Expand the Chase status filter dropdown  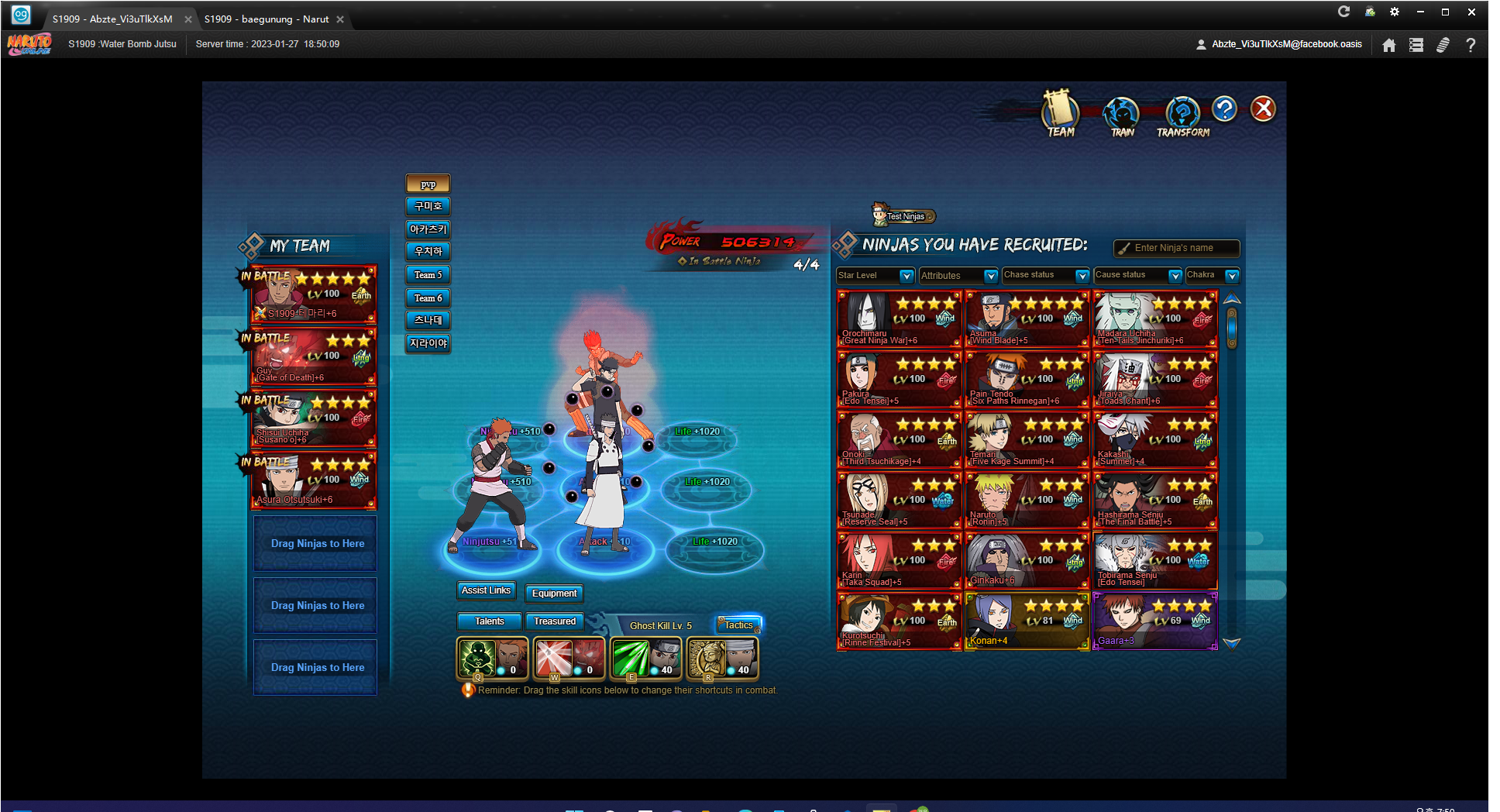click(x=1082, y=276)
